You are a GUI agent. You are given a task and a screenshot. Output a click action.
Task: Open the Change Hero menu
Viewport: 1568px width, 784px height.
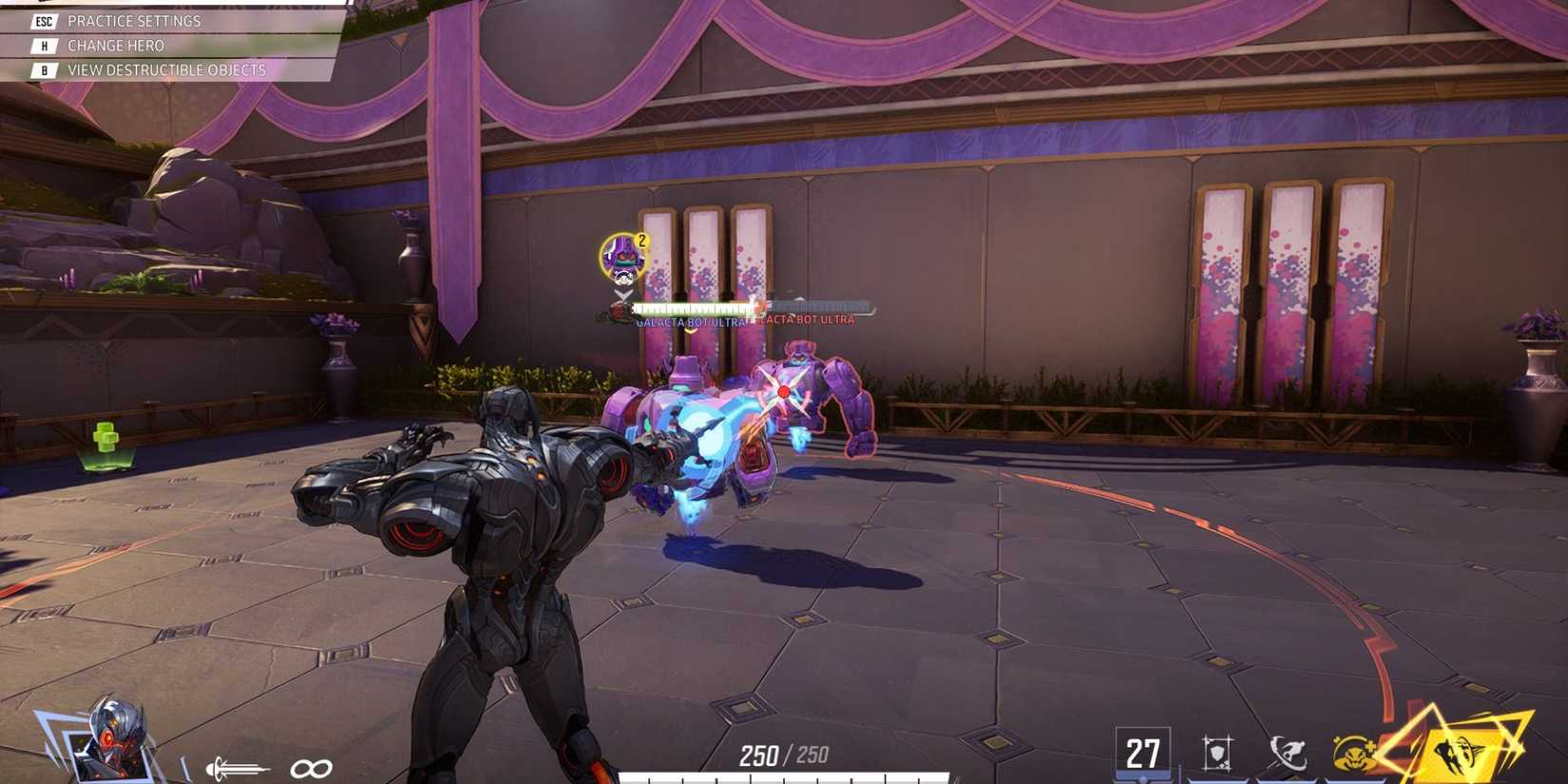[114, 45]
